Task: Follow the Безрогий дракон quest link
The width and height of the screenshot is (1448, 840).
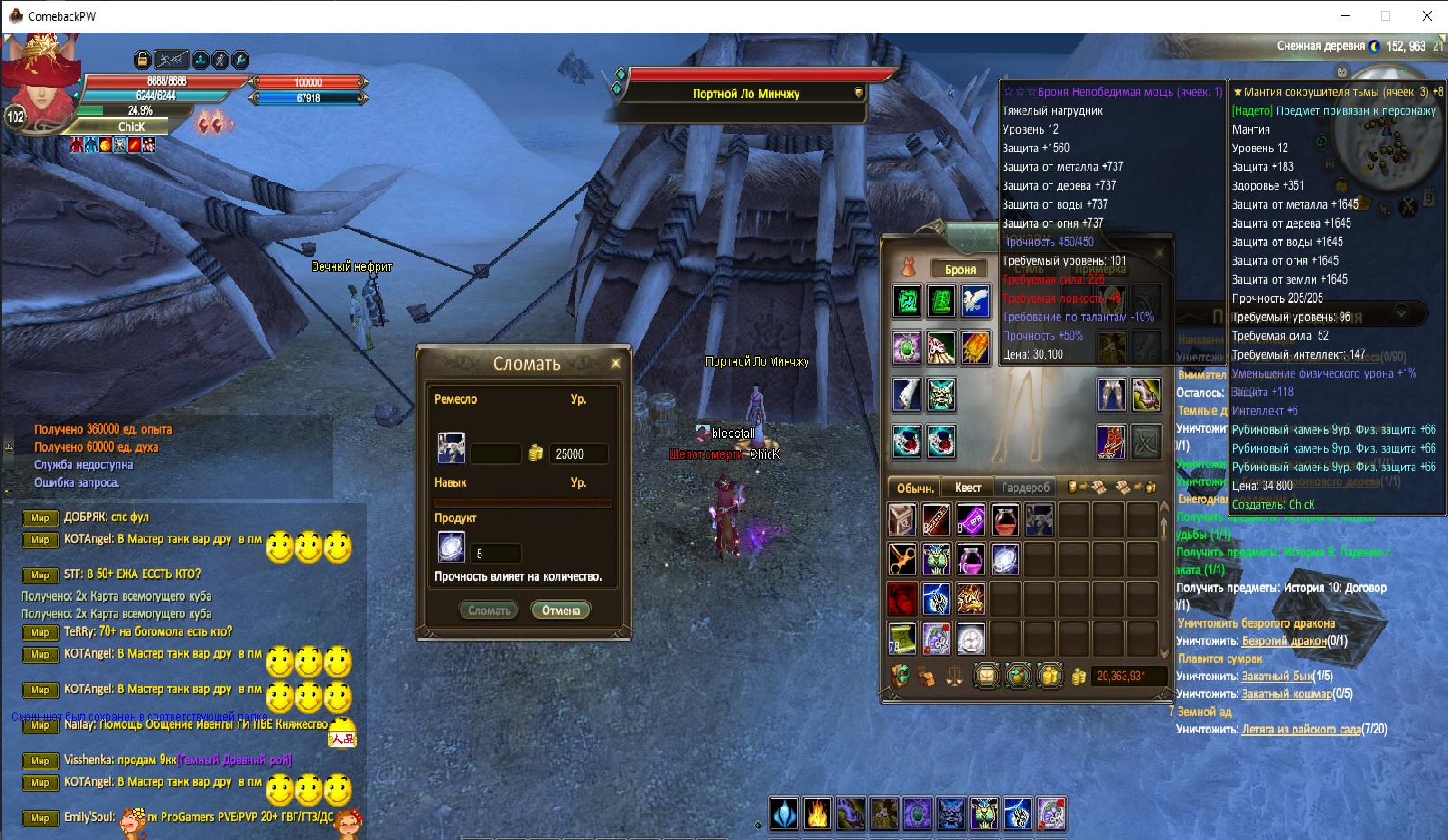Action: [x=1284, y=640]
